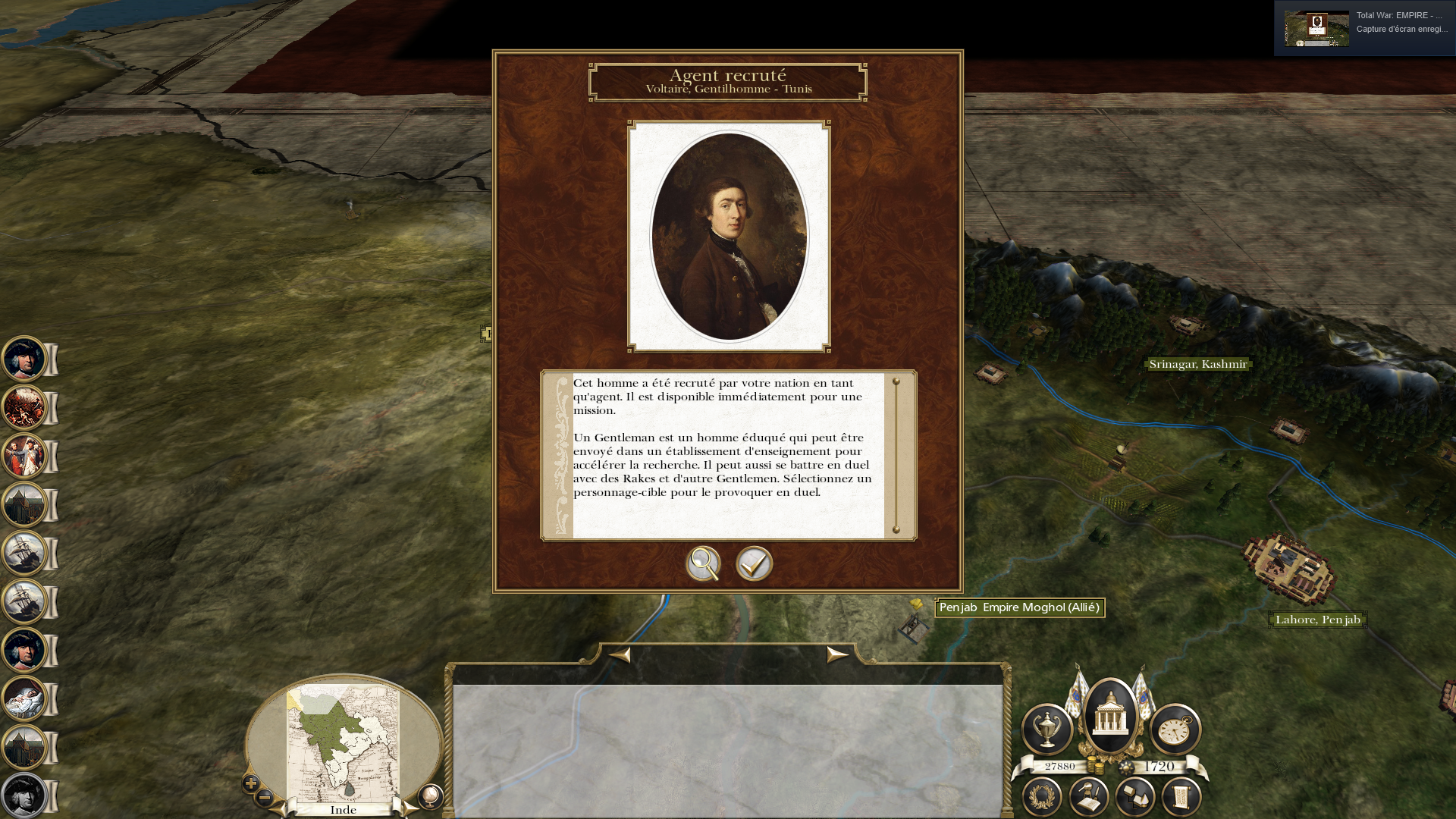Zoom in the minimap with plus button
This screenshot has width=1456, height=819.
[x=251, y=783]
